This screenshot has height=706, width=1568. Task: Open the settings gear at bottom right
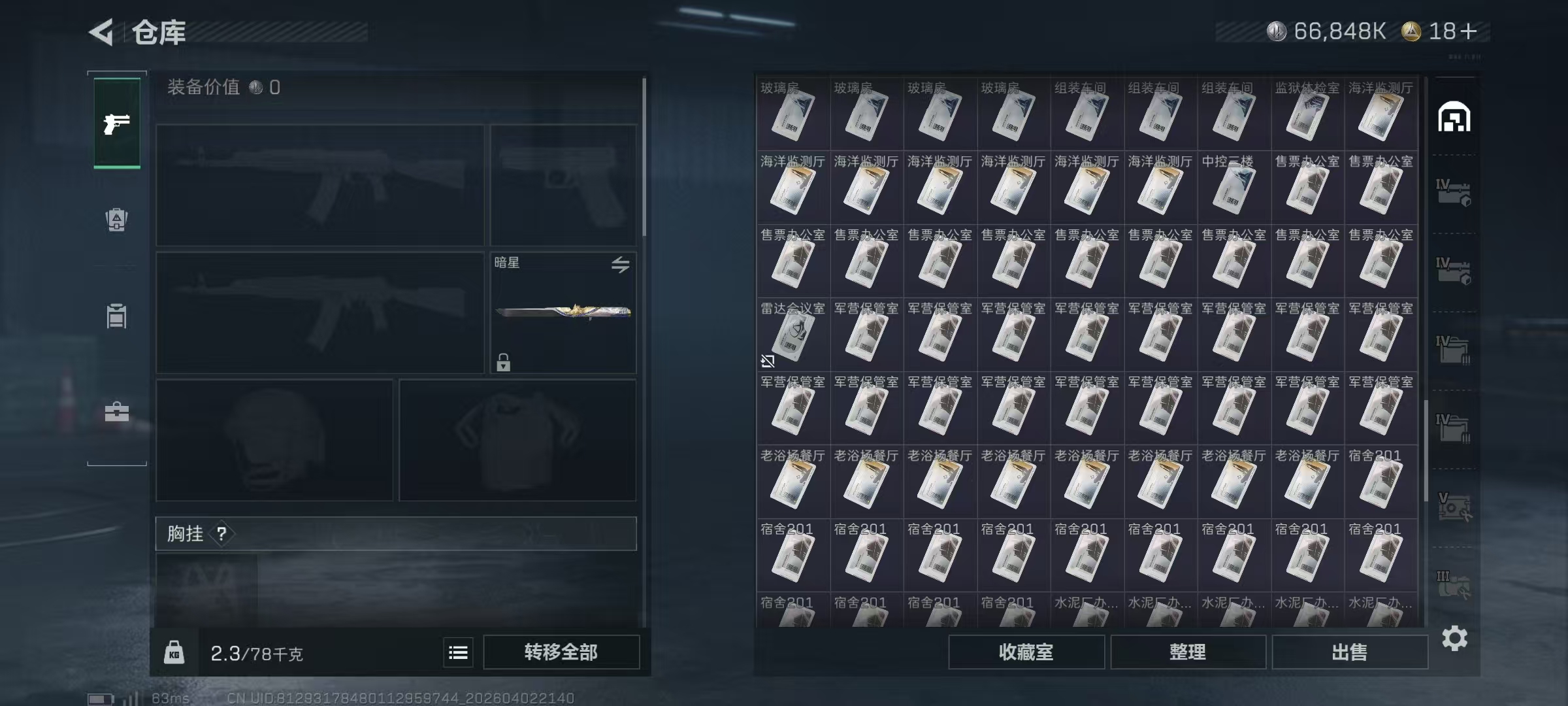click(x=1456, y=639)
